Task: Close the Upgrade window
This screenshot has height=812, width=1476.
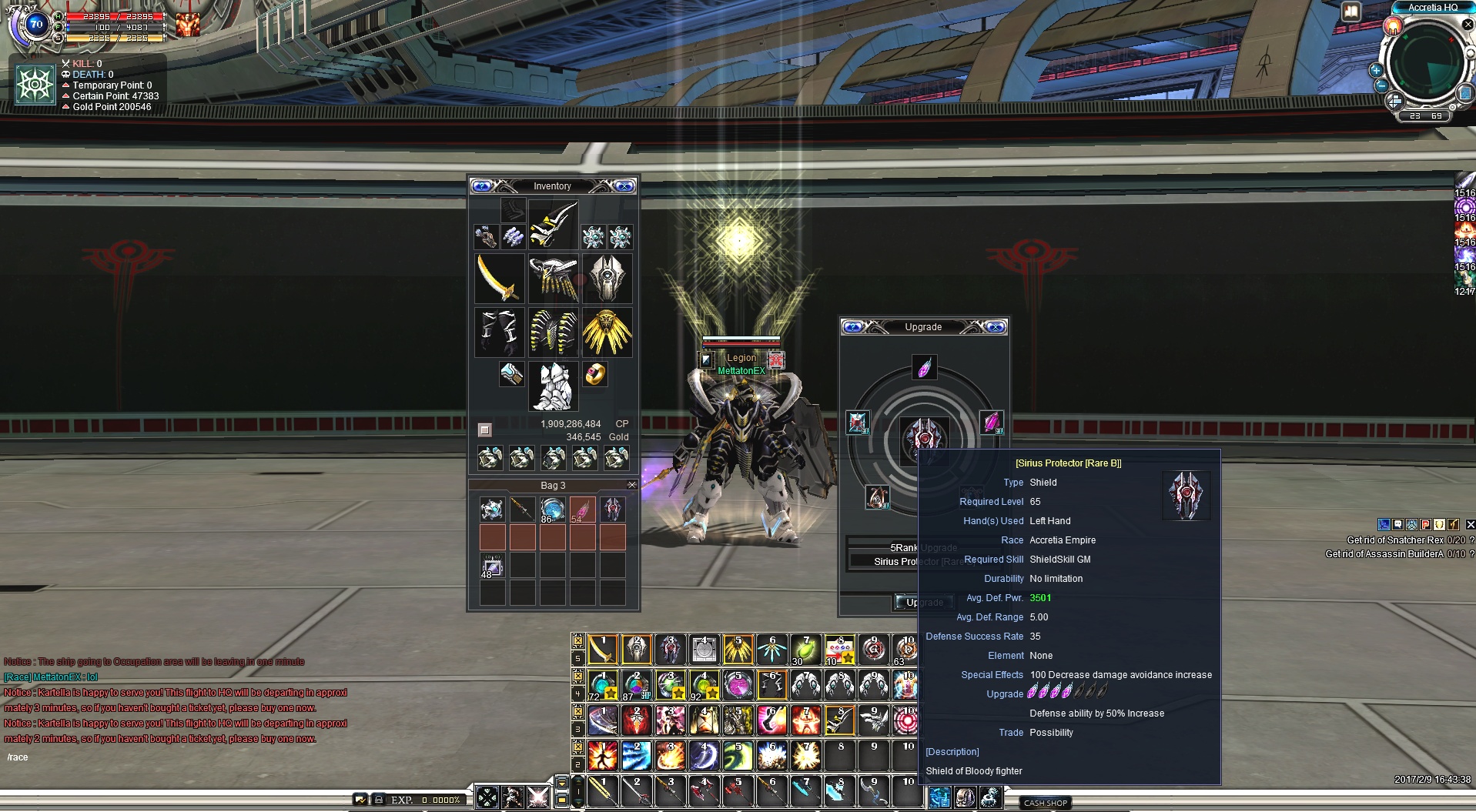Action: click(x=995, y=327)
